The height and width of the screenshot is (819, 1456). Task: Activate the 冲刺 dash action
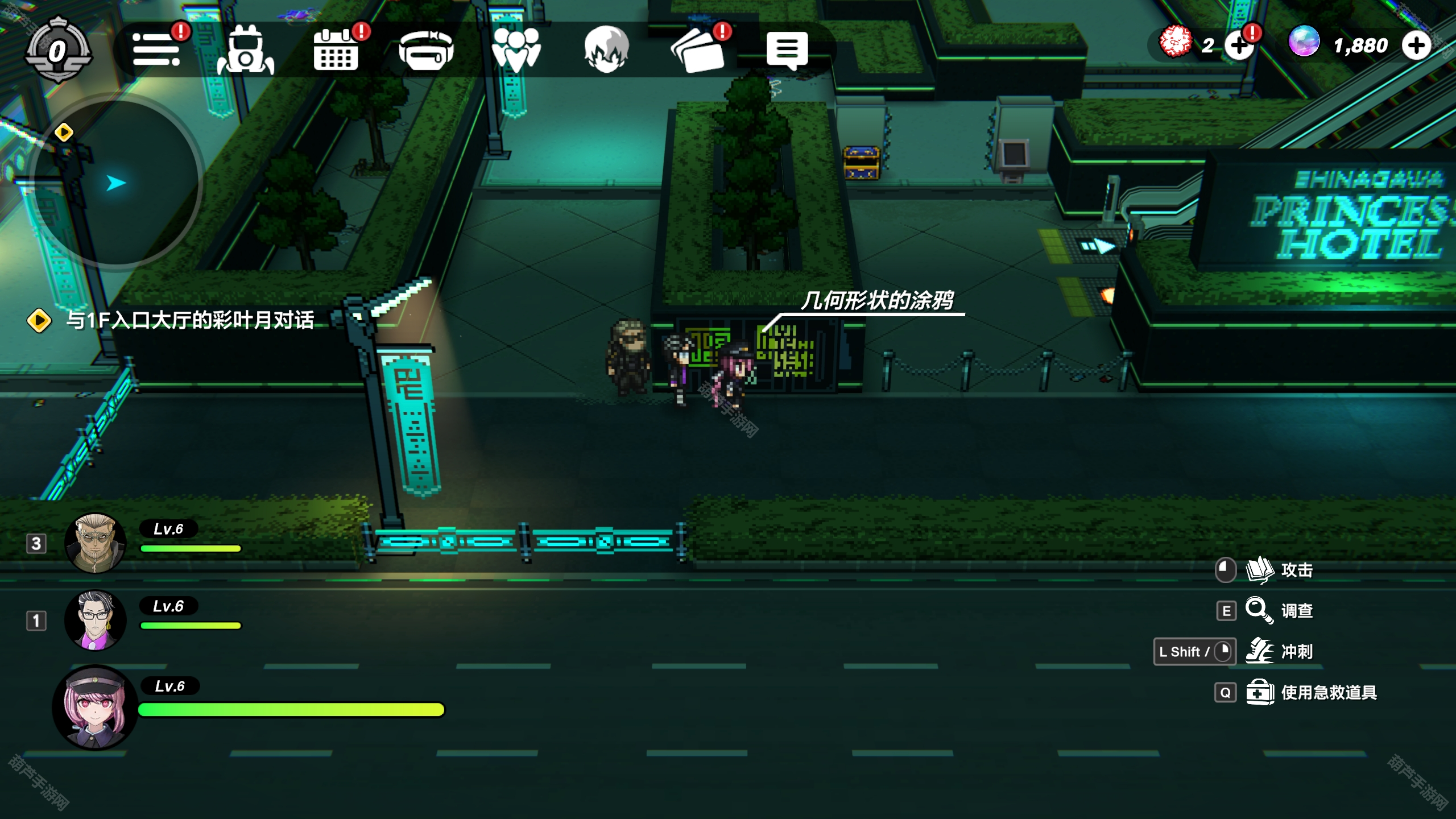coord(1296,651)
